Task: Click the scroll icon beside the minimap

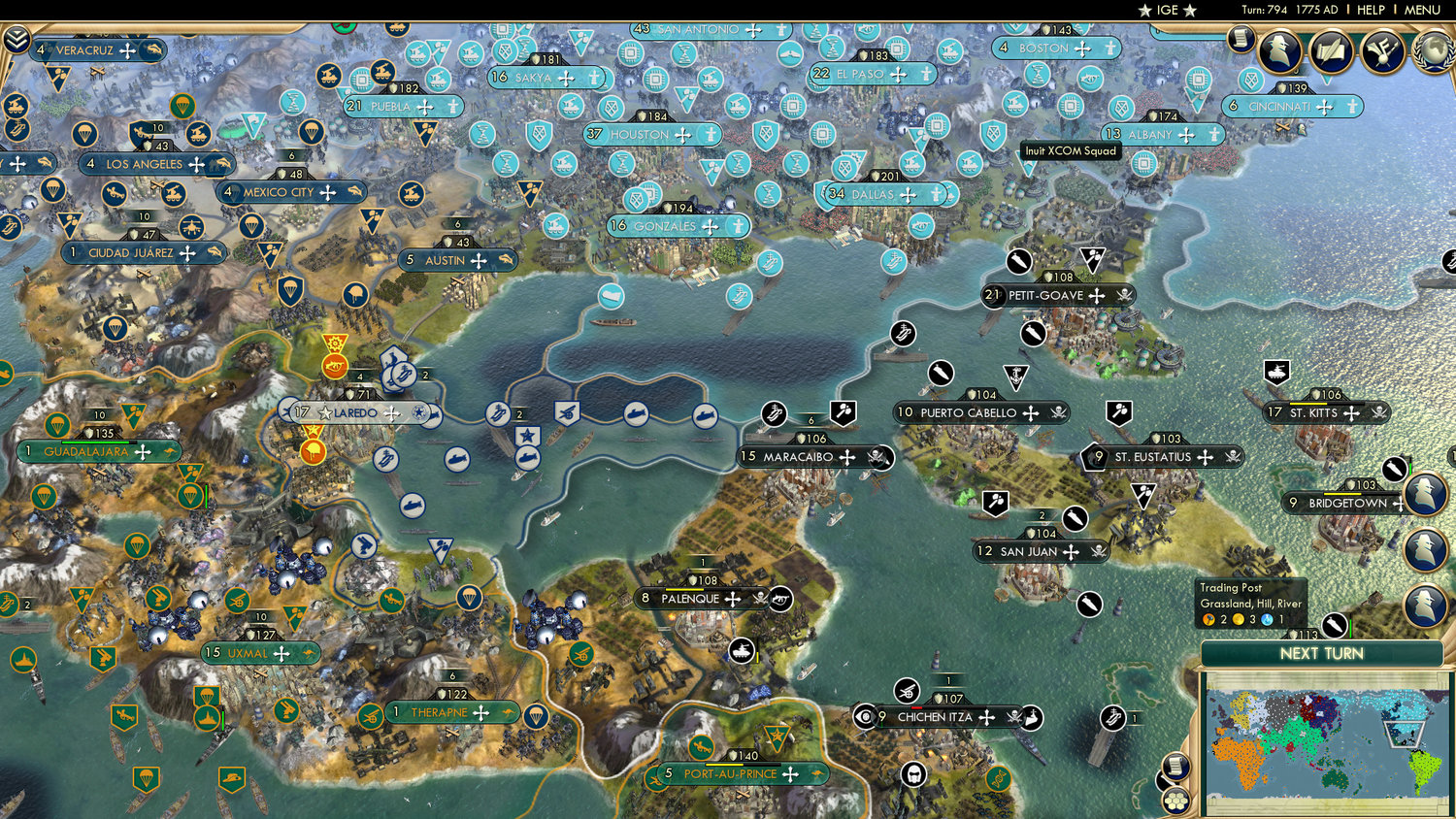Action: pos(1175,767)
